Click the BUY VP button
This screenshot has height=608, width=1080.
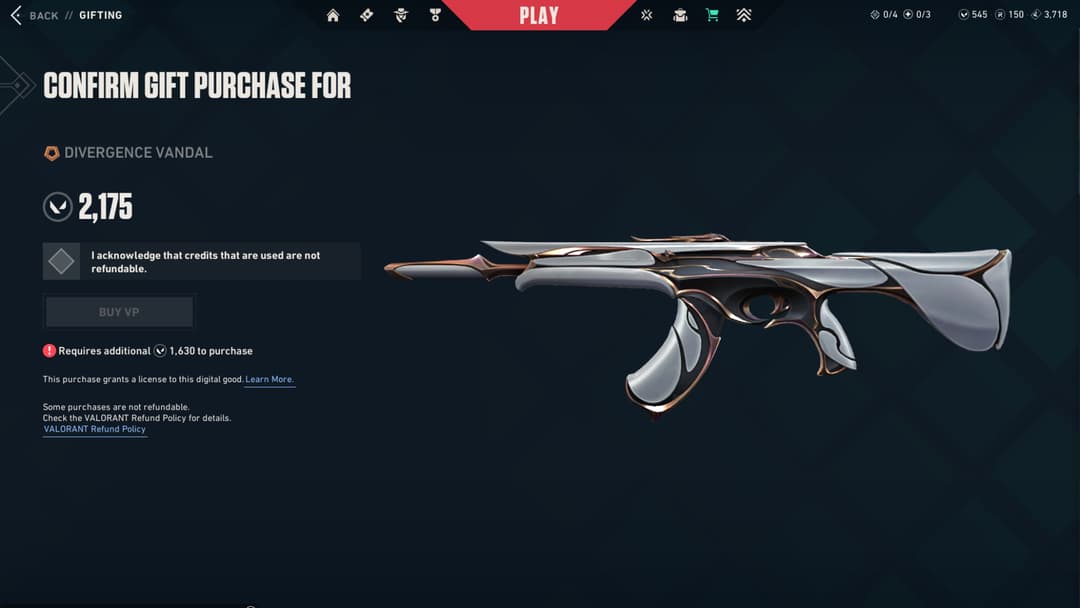[x=119, y=312]
